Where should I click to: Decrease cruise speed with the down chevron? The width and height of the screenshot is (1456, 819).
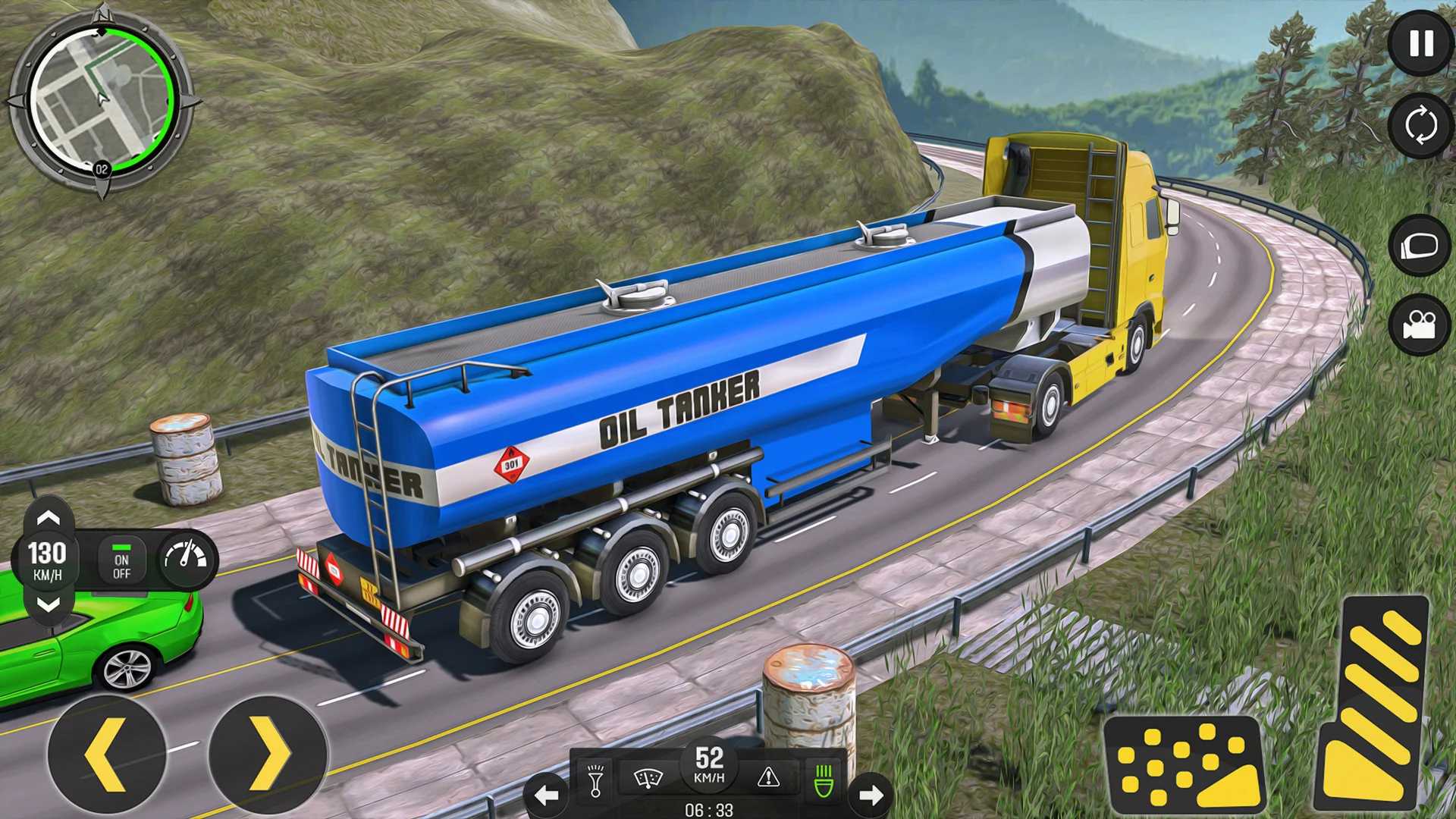pos(49,604)
